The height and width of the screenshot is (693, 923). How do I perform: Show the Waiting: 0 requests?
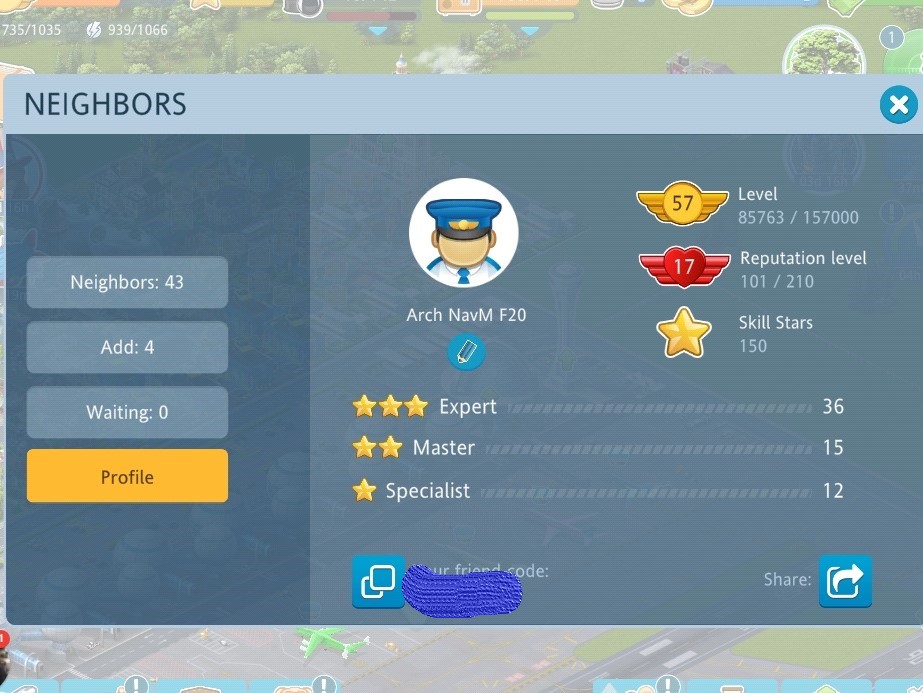[127, 412]
